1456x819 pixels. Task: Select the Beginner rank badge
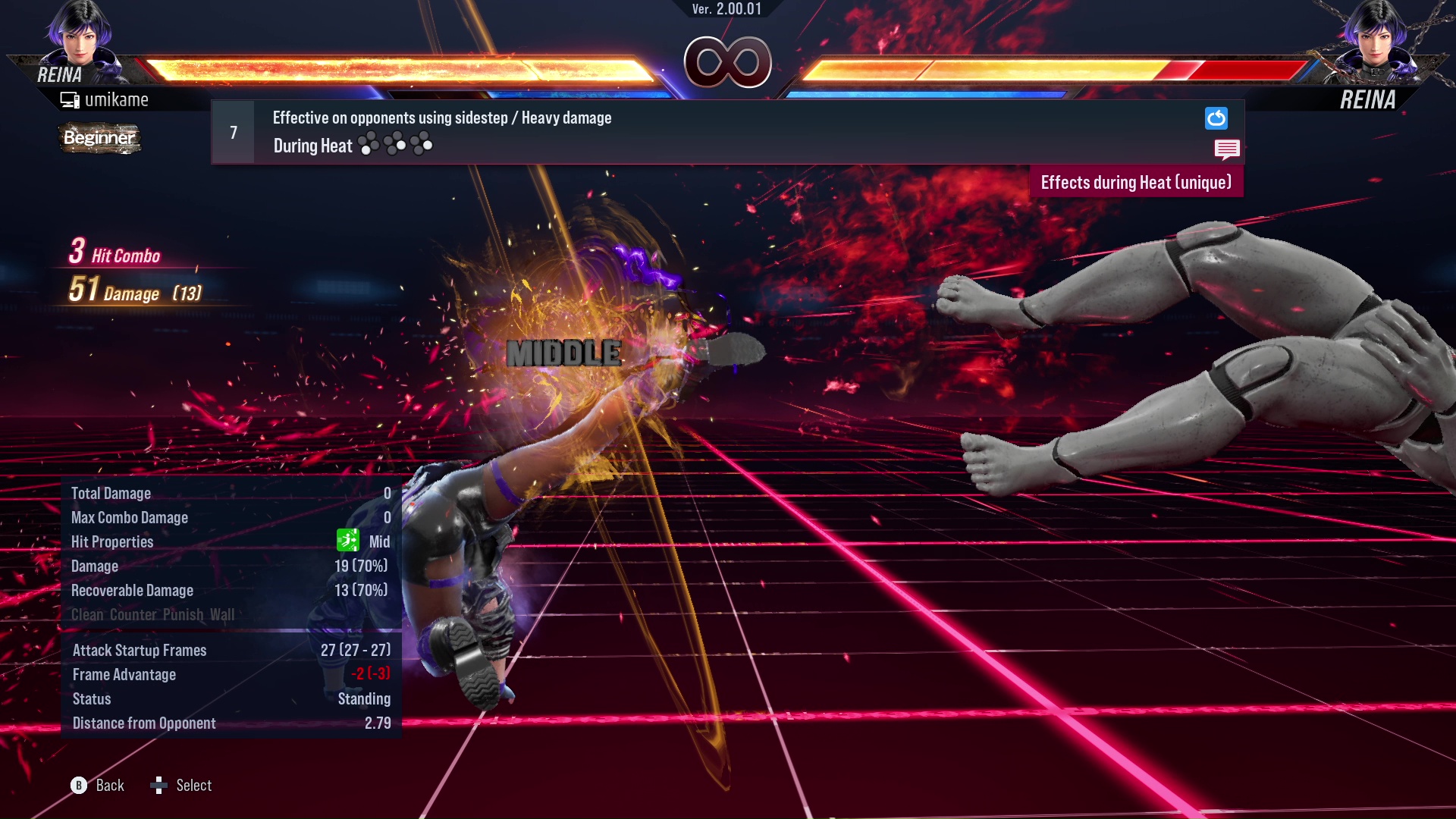pos(99,139)
